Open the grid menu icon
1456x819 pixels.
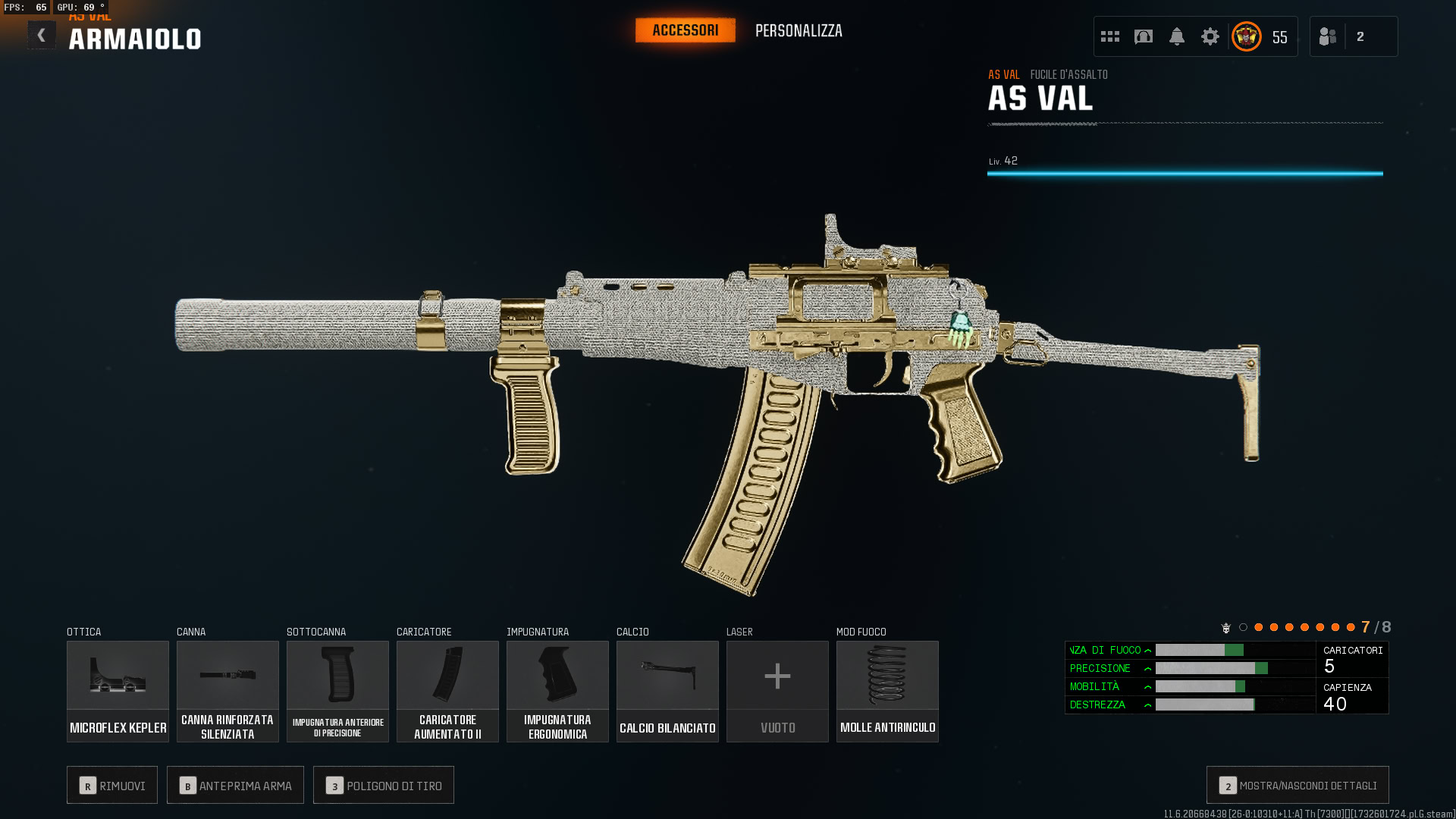(x=1110, y=36)
